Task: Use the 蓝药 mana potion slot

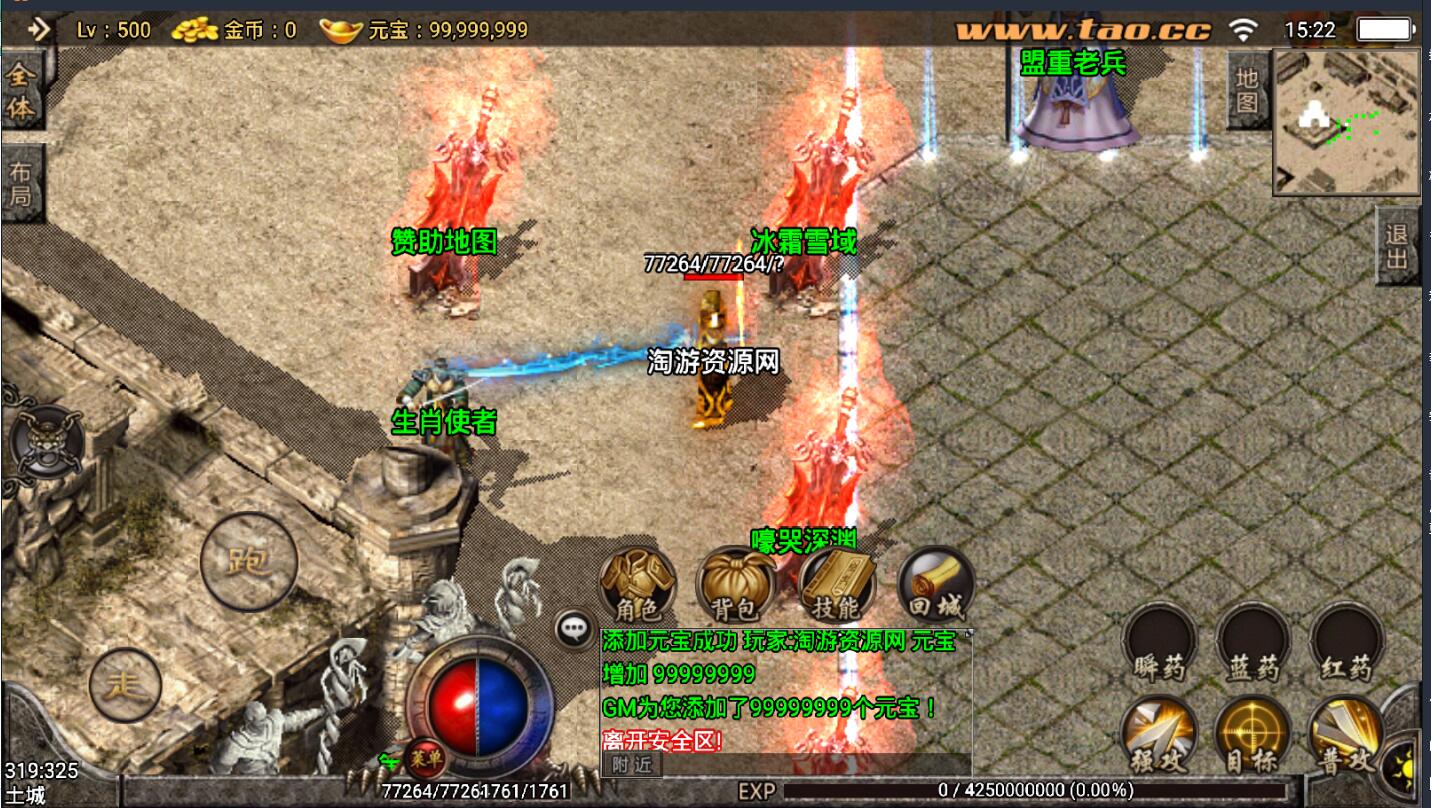Action: tap(1253, 643)
